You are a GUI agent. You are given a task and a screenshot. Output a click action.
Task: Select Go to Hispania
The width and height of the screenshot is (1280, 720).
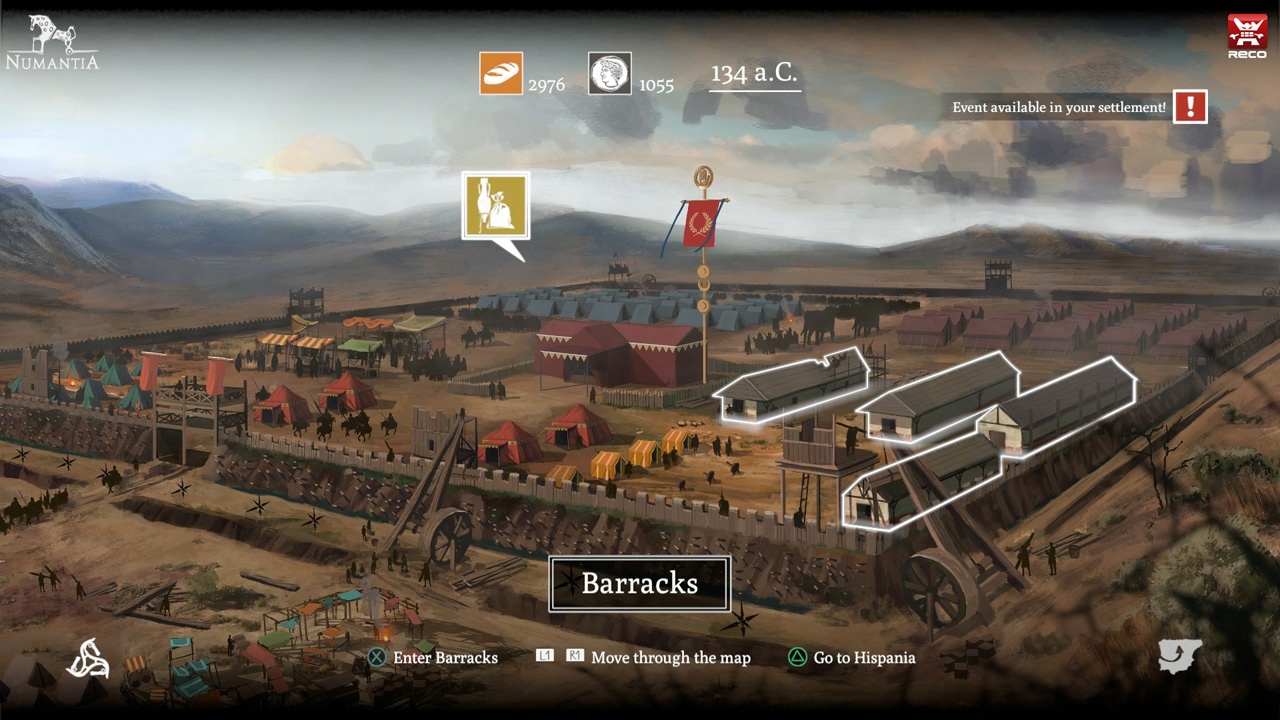[x=852, y=657]
